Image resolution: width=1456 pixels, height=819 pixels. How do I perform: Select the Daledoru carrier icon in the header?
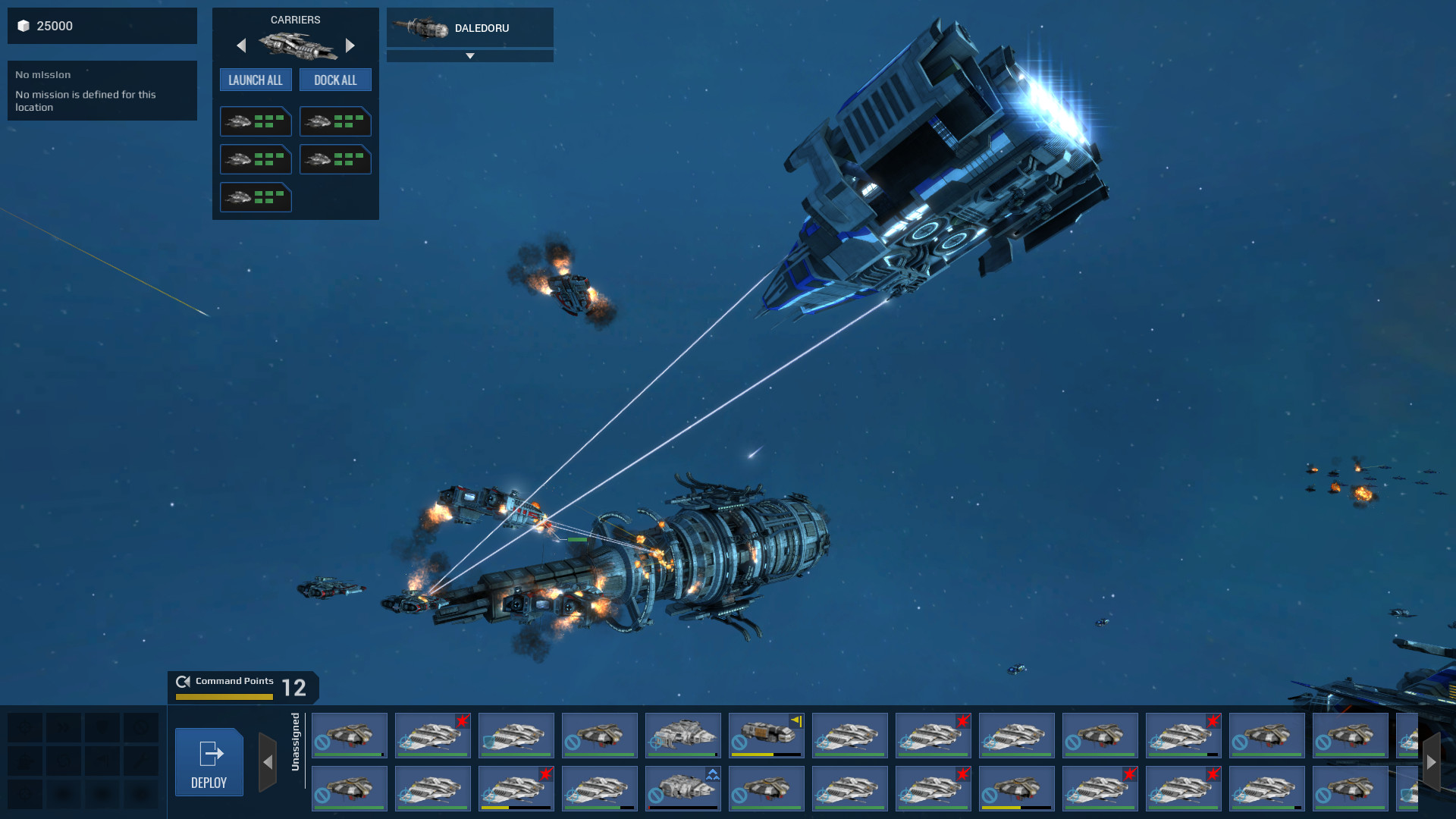[x=422, y=27]
